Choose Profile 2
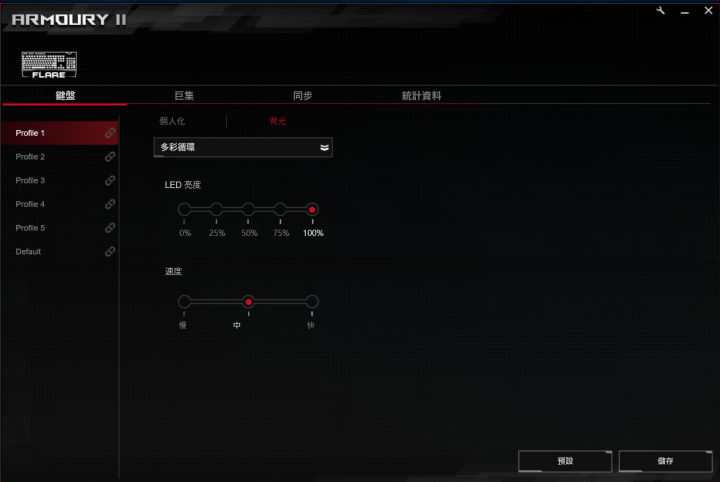 [58, 157]
